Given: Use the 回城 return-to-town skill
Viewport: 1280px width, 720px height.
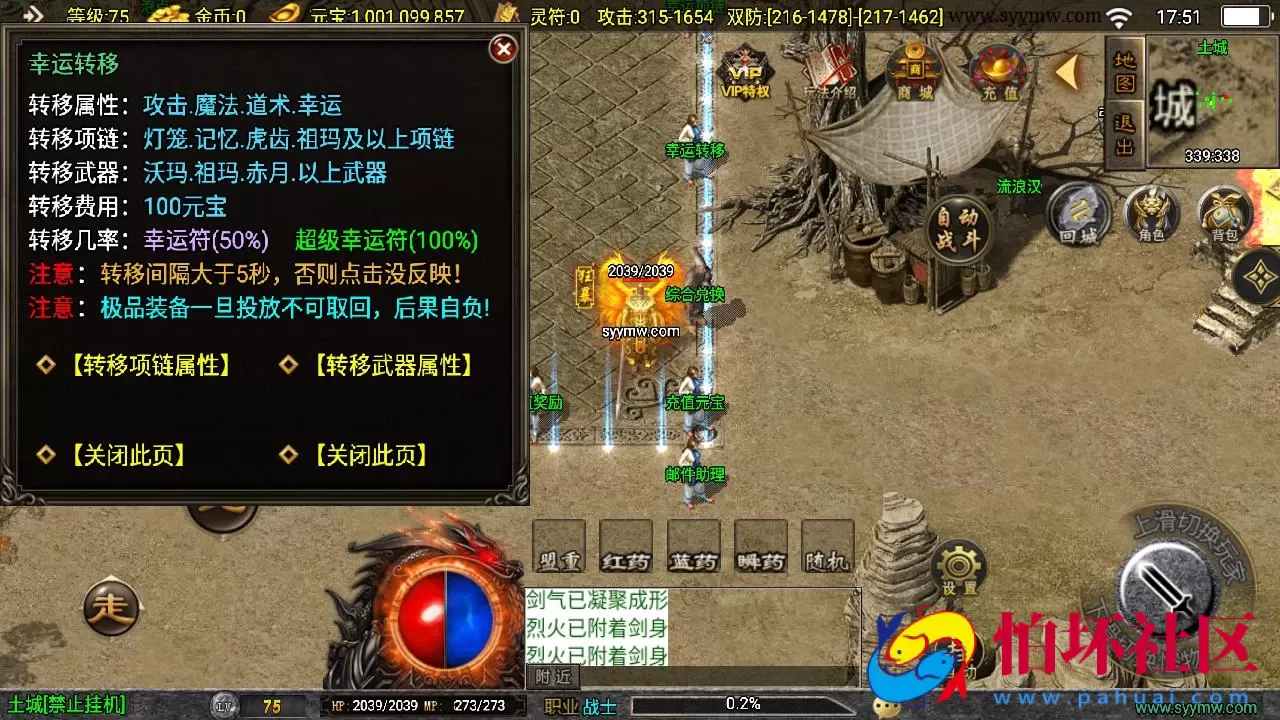Looking at the screenshot, I should (1077, 213).
